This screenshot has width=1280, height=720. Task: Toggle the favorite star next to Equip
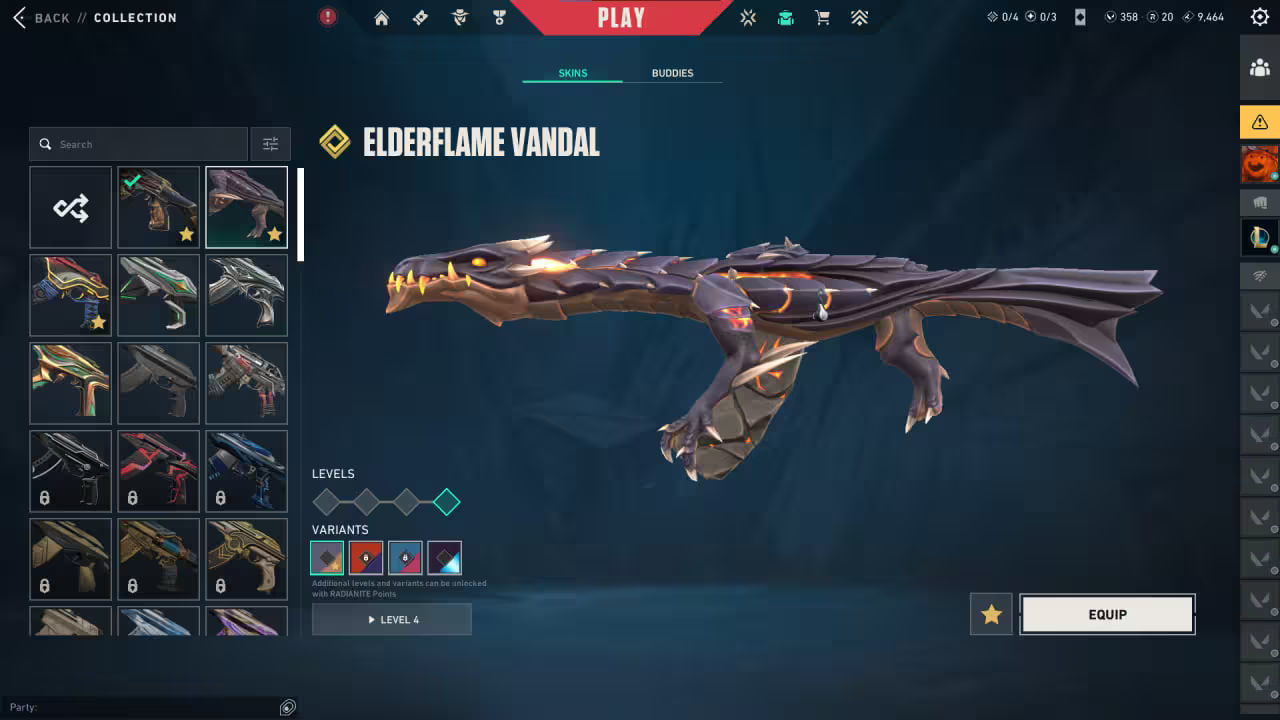point(990,614)
